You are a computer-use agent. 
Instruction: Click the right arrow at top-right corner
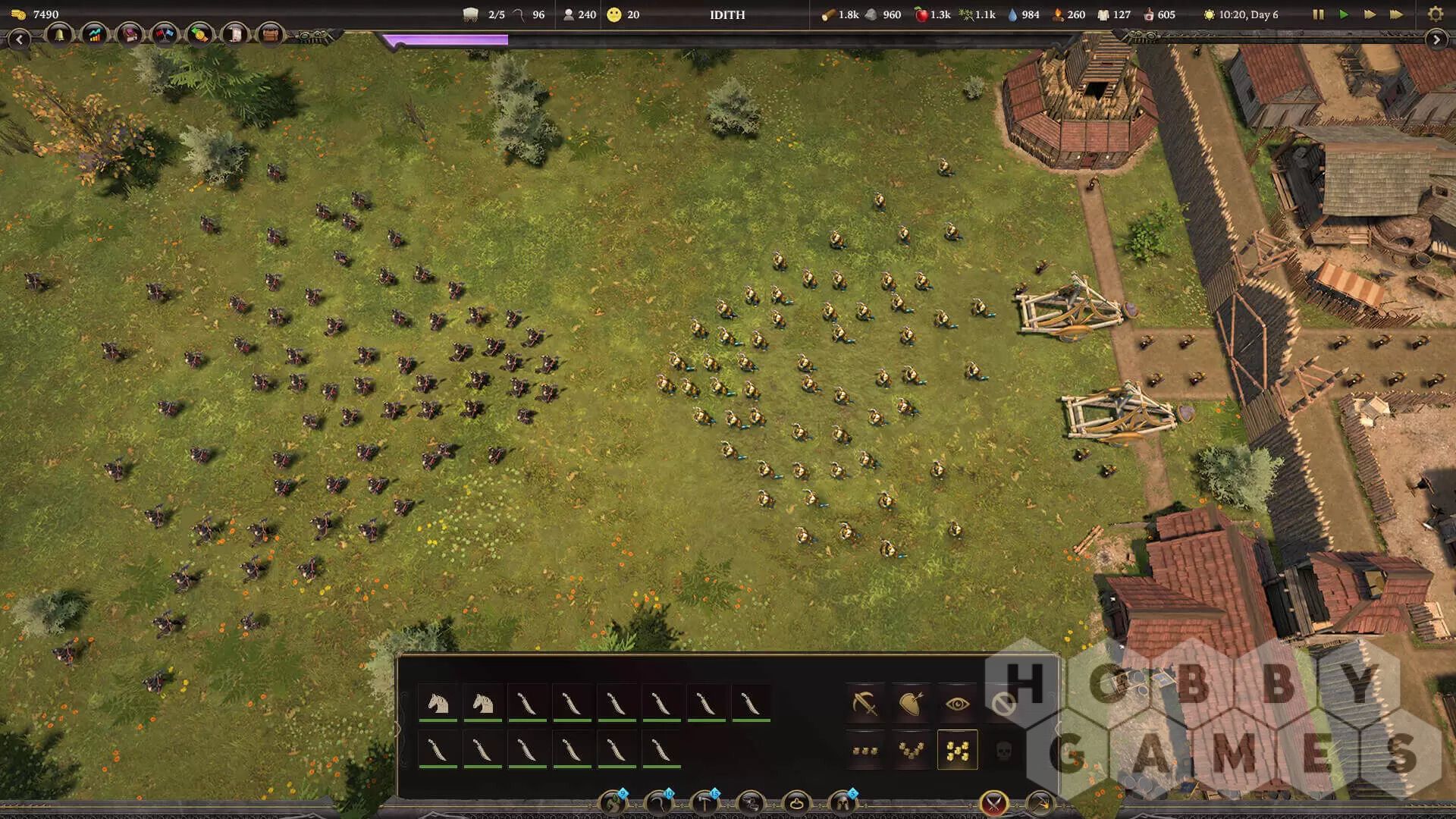1436,39
